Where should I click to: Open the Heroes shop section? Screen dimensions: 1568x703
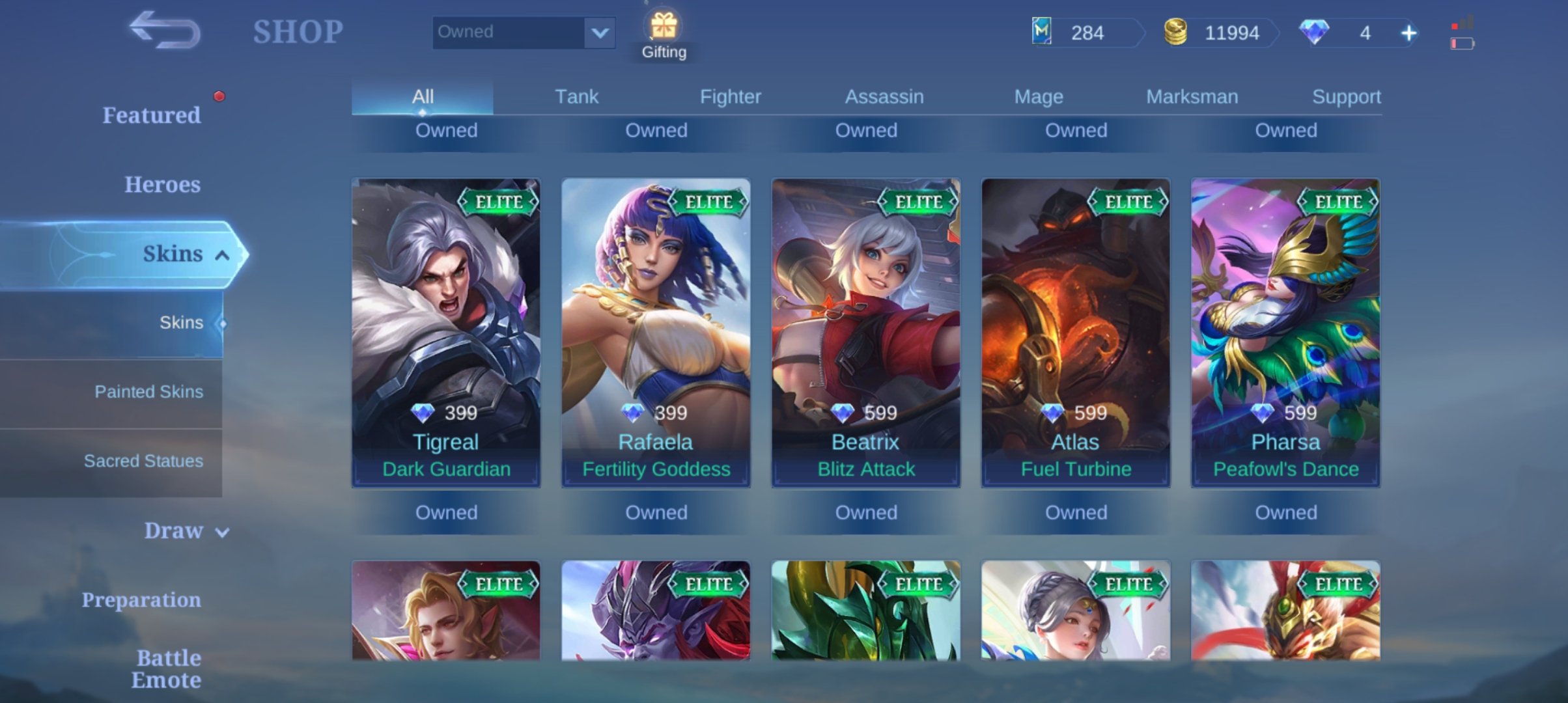pos(162,184)
